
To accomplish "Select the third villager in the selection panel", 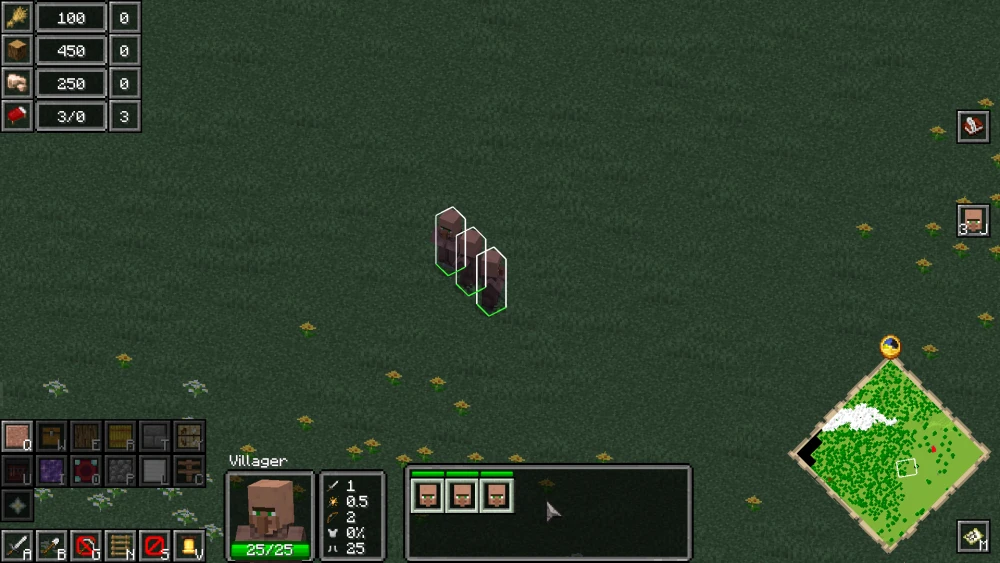I will click(496, 495).
